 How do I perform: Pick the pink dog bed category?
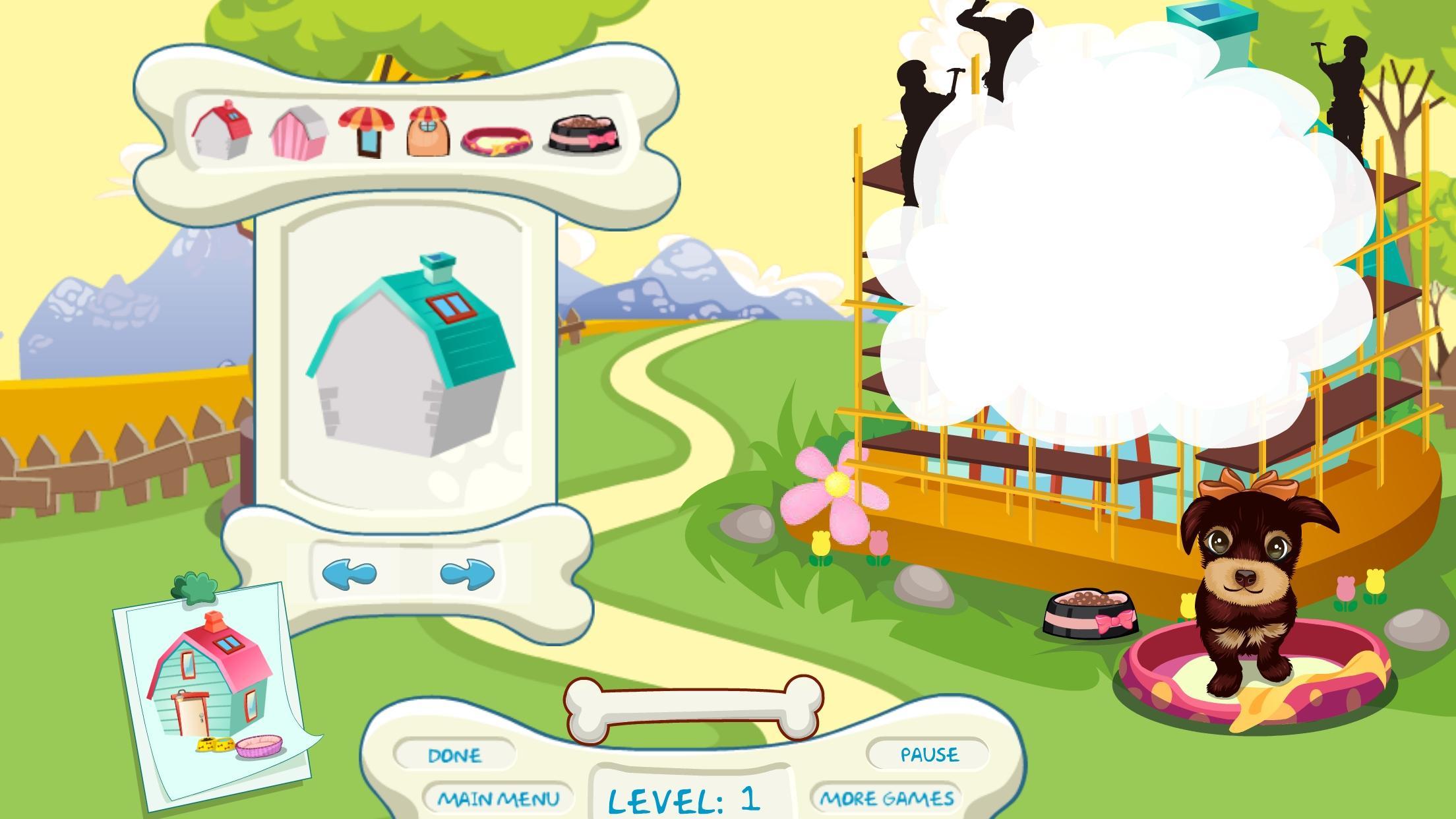click(497, 140)
